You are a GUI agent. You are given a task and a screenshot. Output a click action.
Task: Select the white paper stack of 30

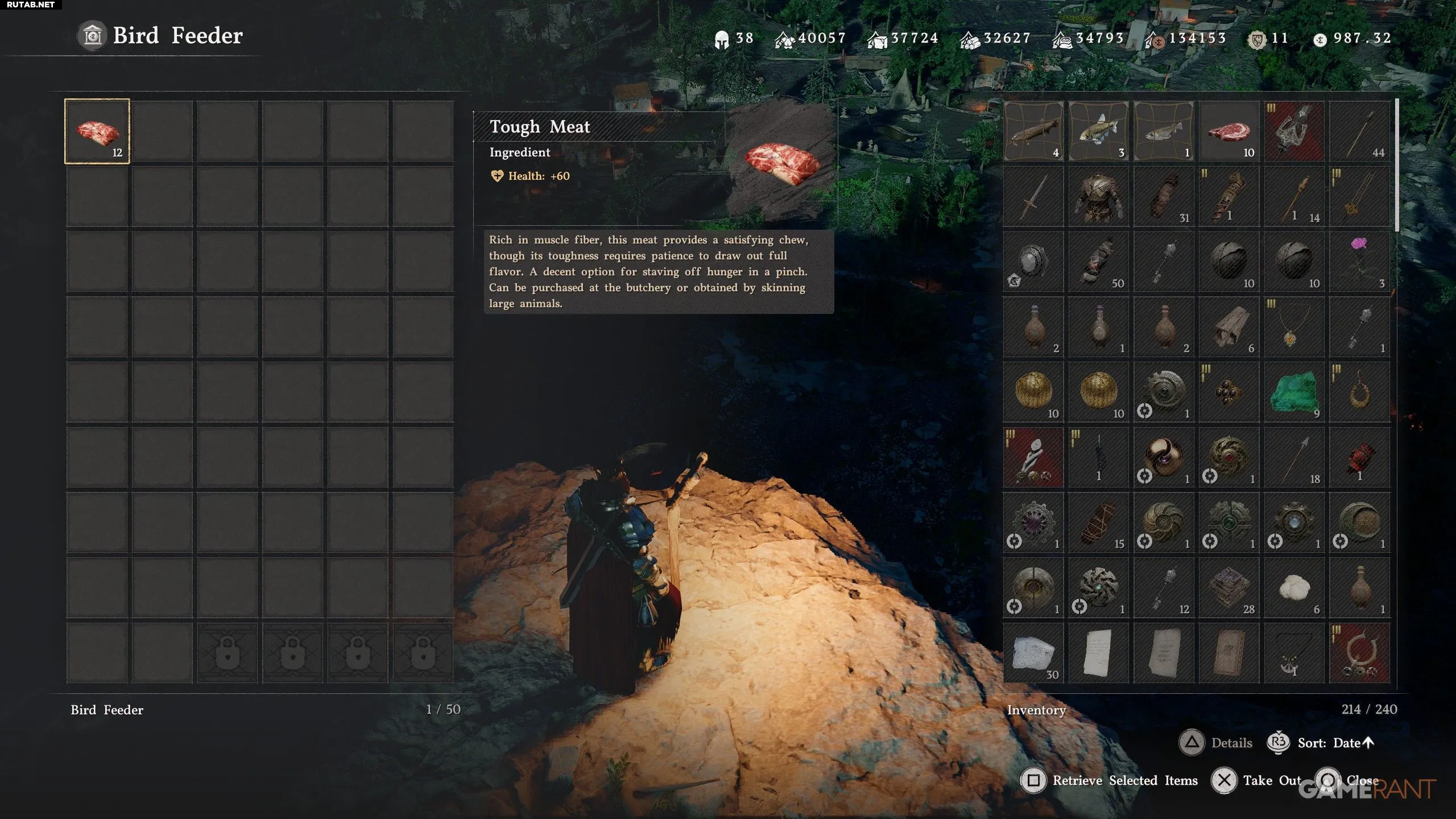1033,653
